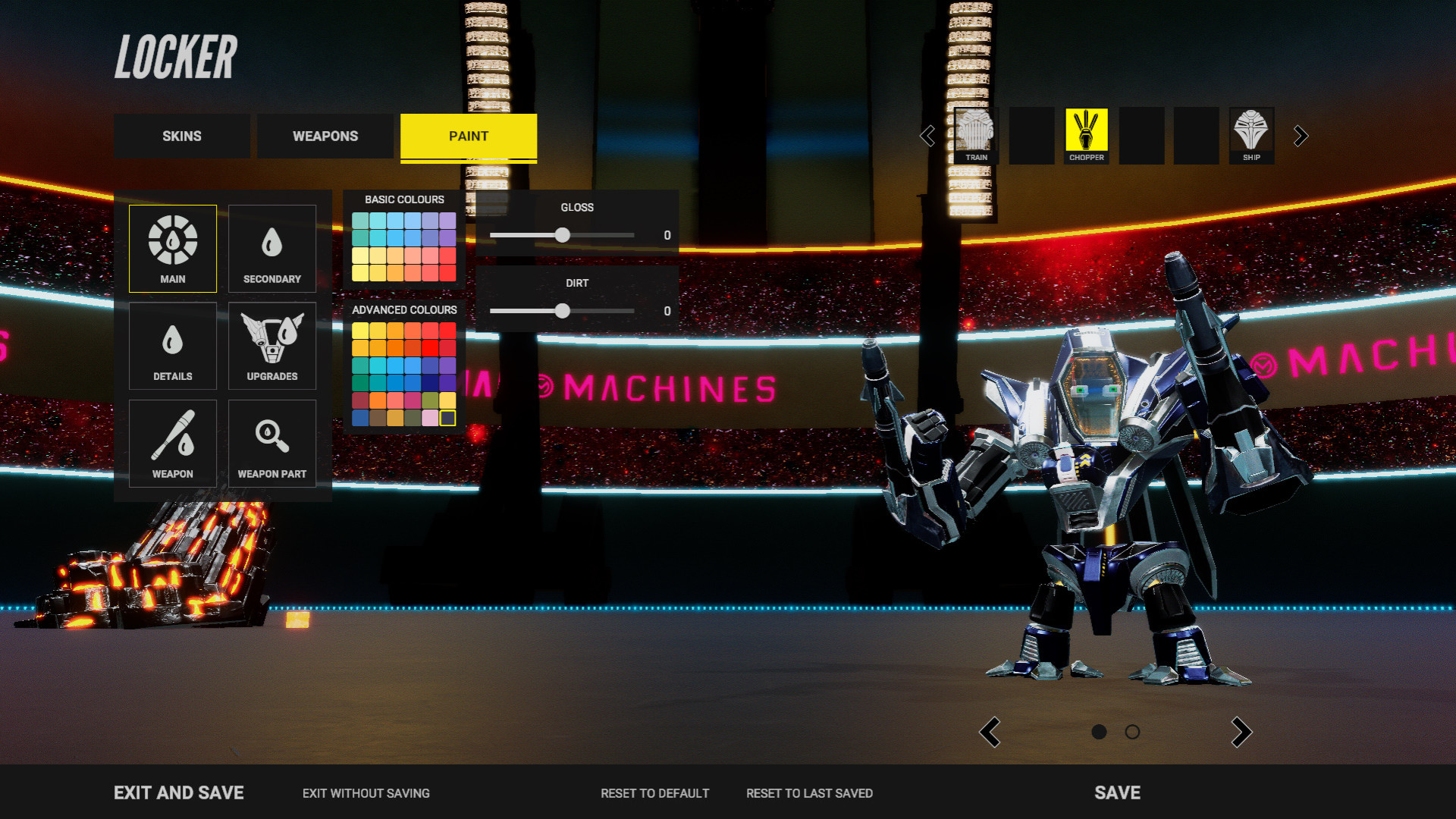
Task: Go back using the left loadout arrow
Action: [927, 136]
